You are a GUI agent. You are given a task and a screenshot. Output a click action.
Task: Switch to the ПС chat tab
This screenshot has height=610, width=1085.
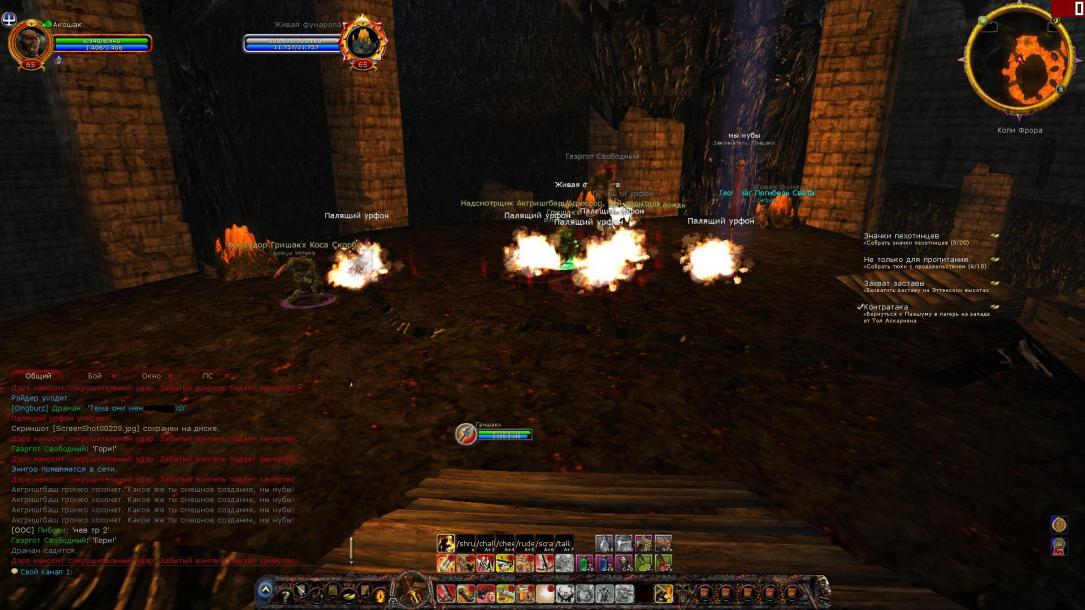click(x=208, y=376)
